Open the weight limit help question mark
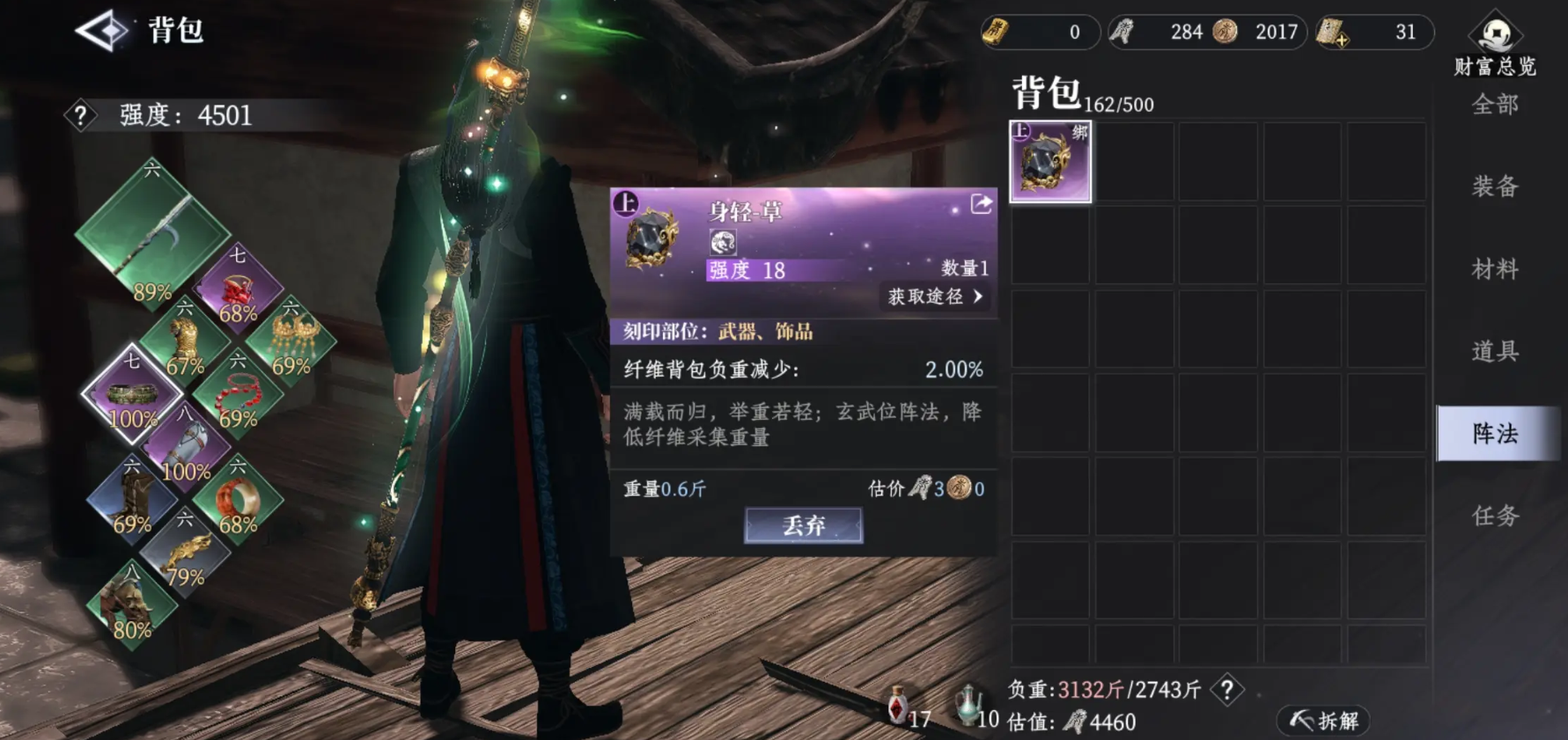The width and height of the screenshot is (1568, 740). point(1227,690)
